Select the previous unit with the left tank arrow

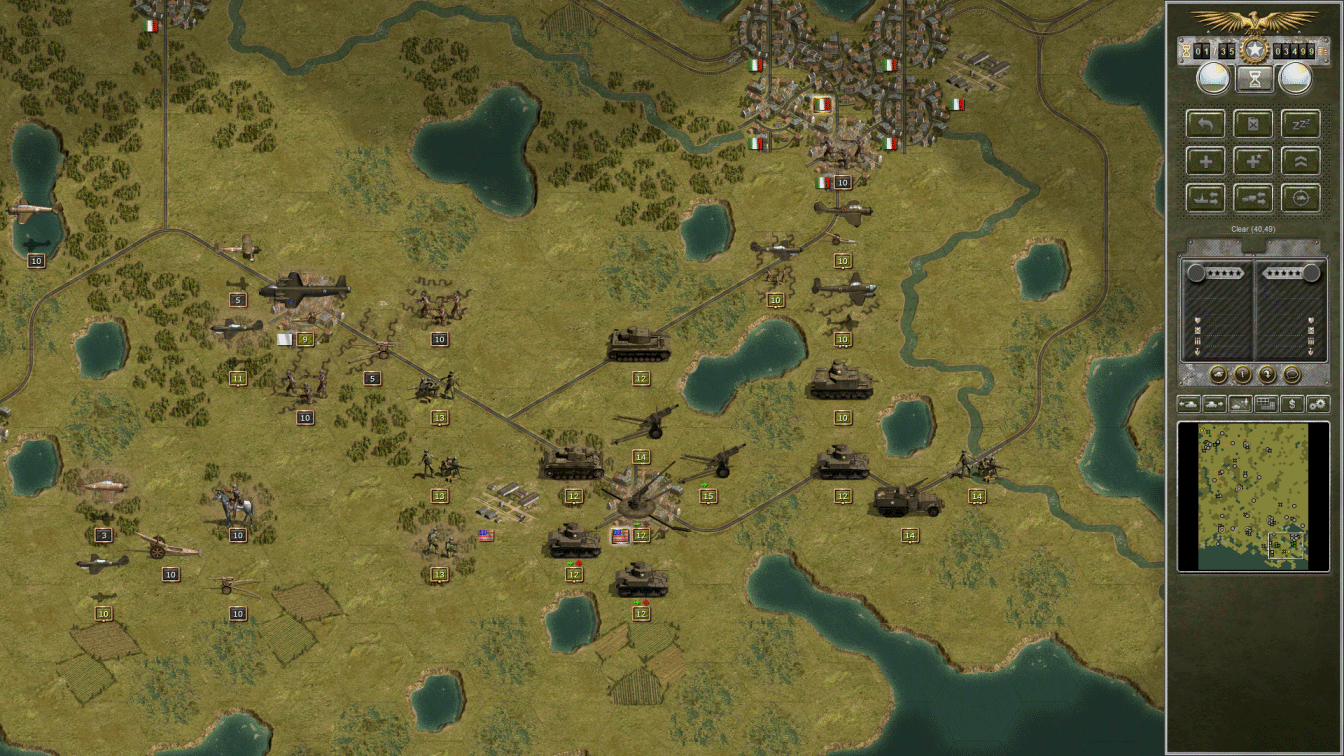pos(1188,404)
